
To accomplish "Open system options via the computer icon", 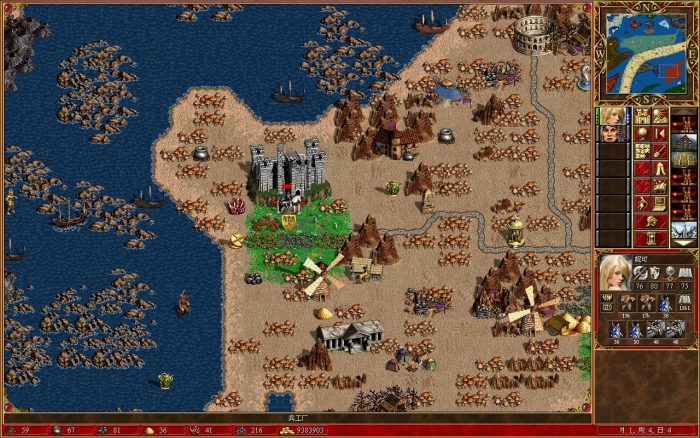I will click(659, 205).
